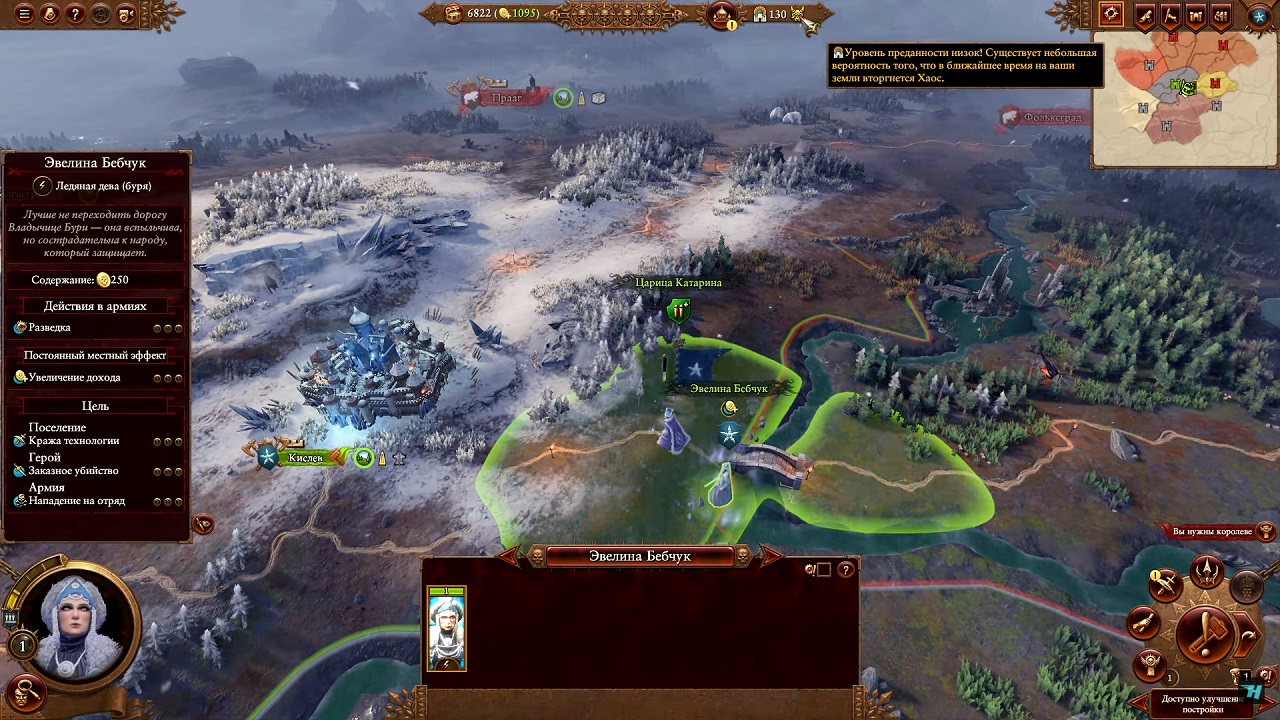Switch to the next character with right arrow
Screen dimensions: 1280x720
click(772, 555)
